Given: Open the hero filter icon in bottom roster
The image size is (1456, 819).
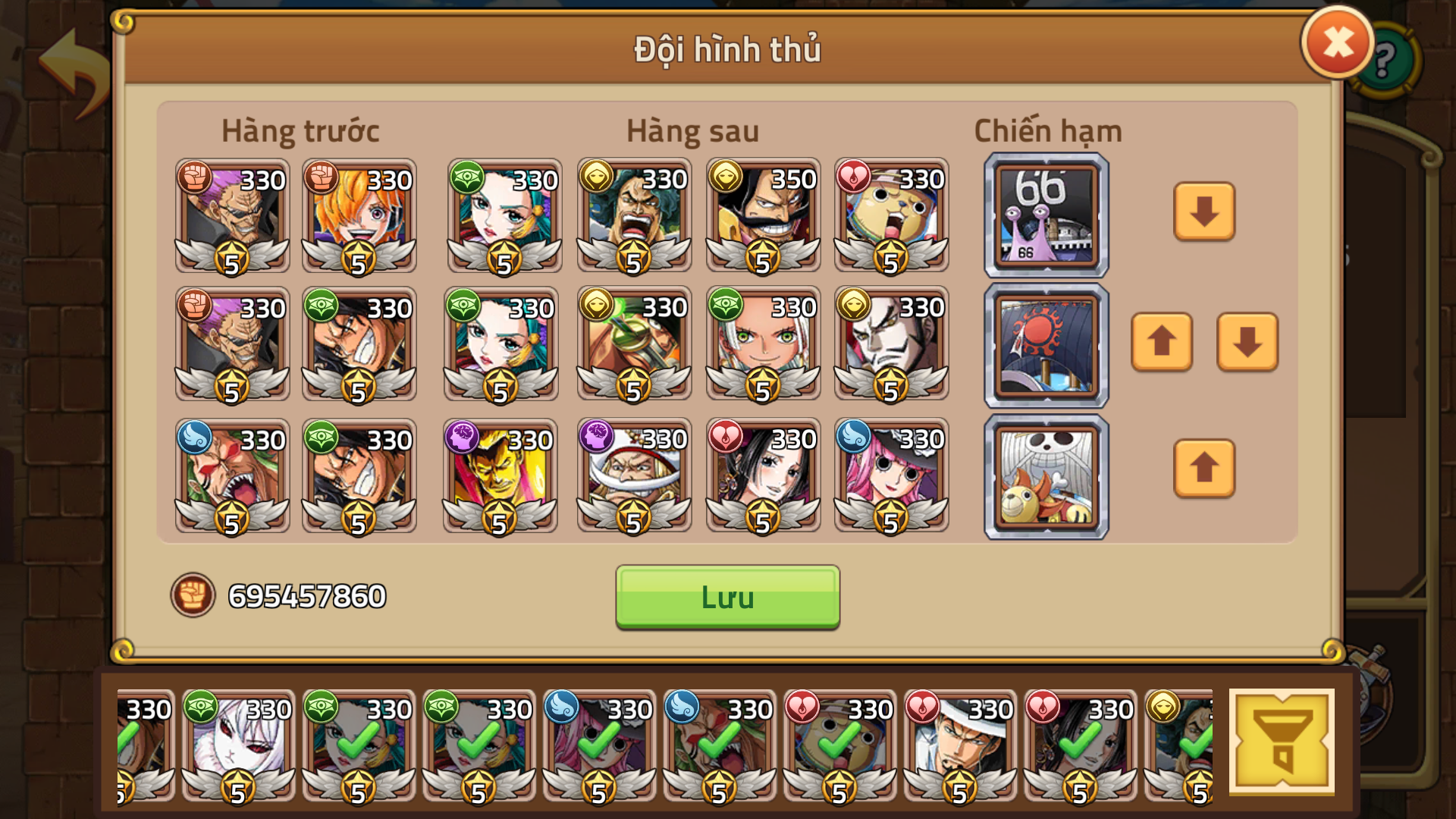Looking at the screenshot, I should pyautogui.click(x=1282, y=739).
